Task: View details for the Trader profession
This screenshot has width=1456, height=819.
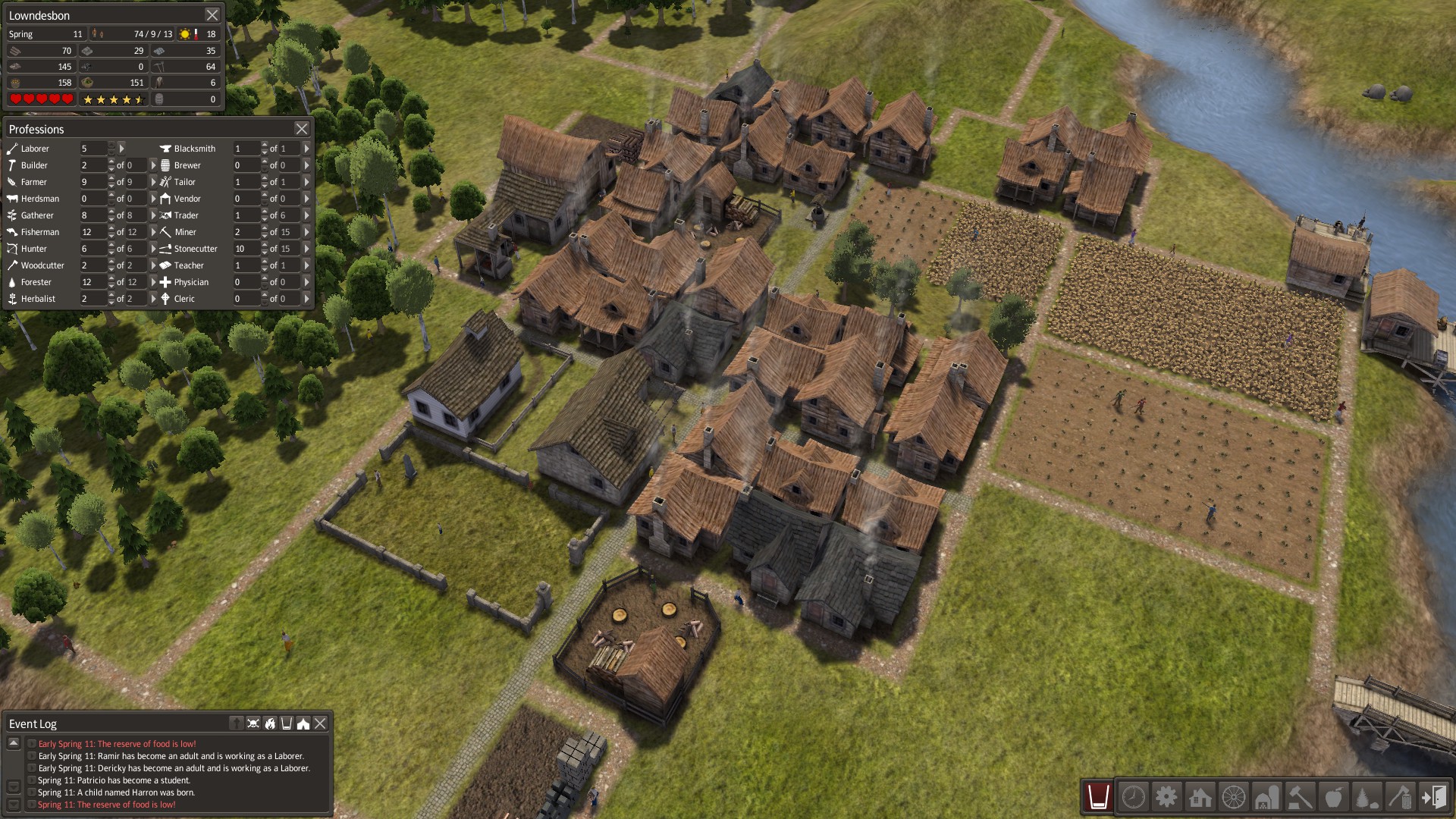Action: click(305, 215)
